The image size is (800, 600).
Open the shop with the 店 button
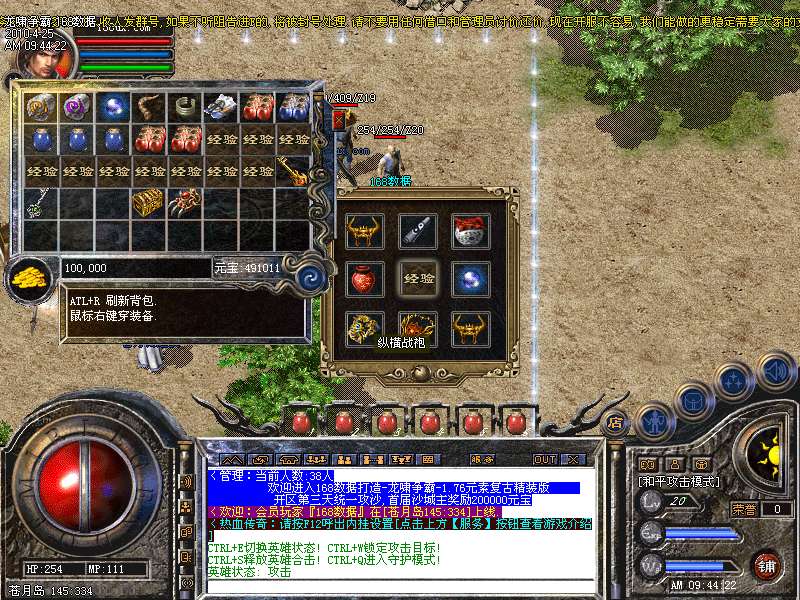(615, 422)
